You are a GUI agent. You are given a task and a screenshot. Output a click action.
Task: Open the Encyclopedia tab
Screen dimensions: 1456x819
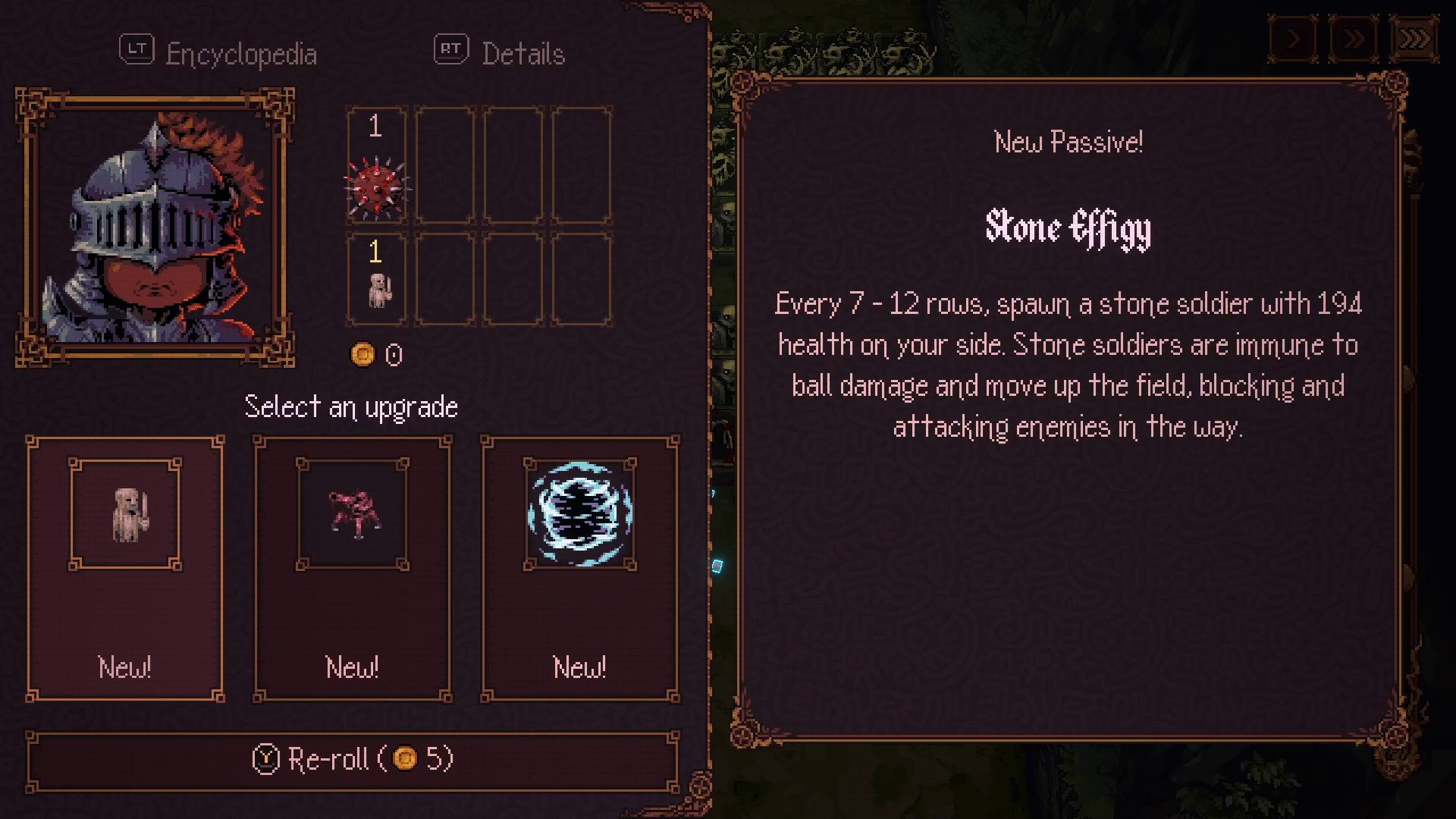point(219,53)
